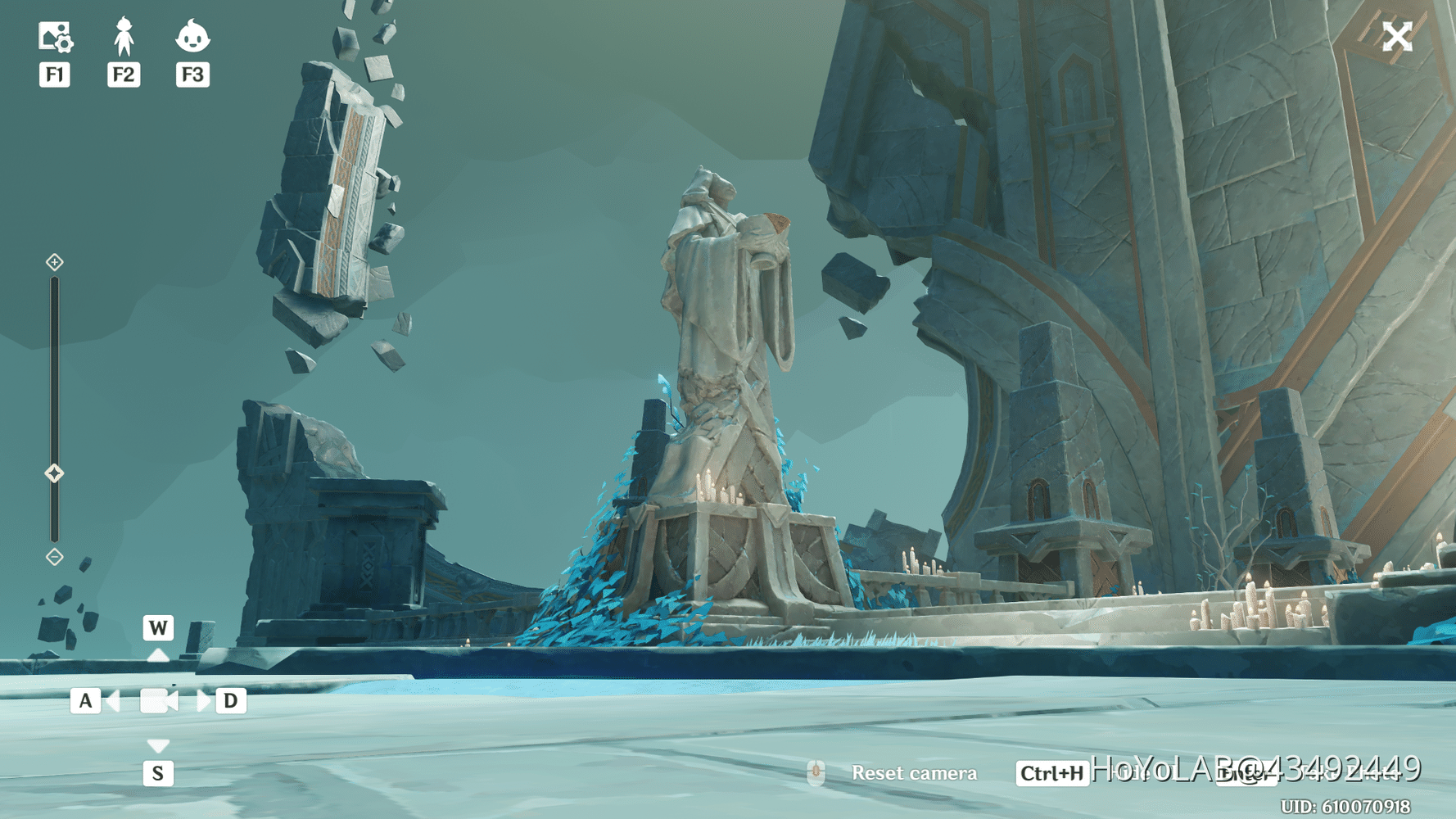
Task: Select the camera icon in the movement pad
Action: tap(158, 700)
